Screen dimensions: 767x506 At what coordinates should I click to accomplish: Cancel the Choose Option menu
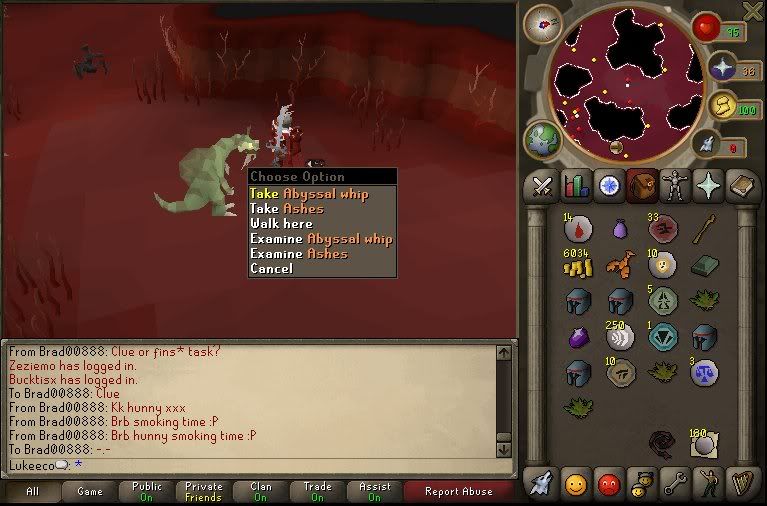(272, 268)
